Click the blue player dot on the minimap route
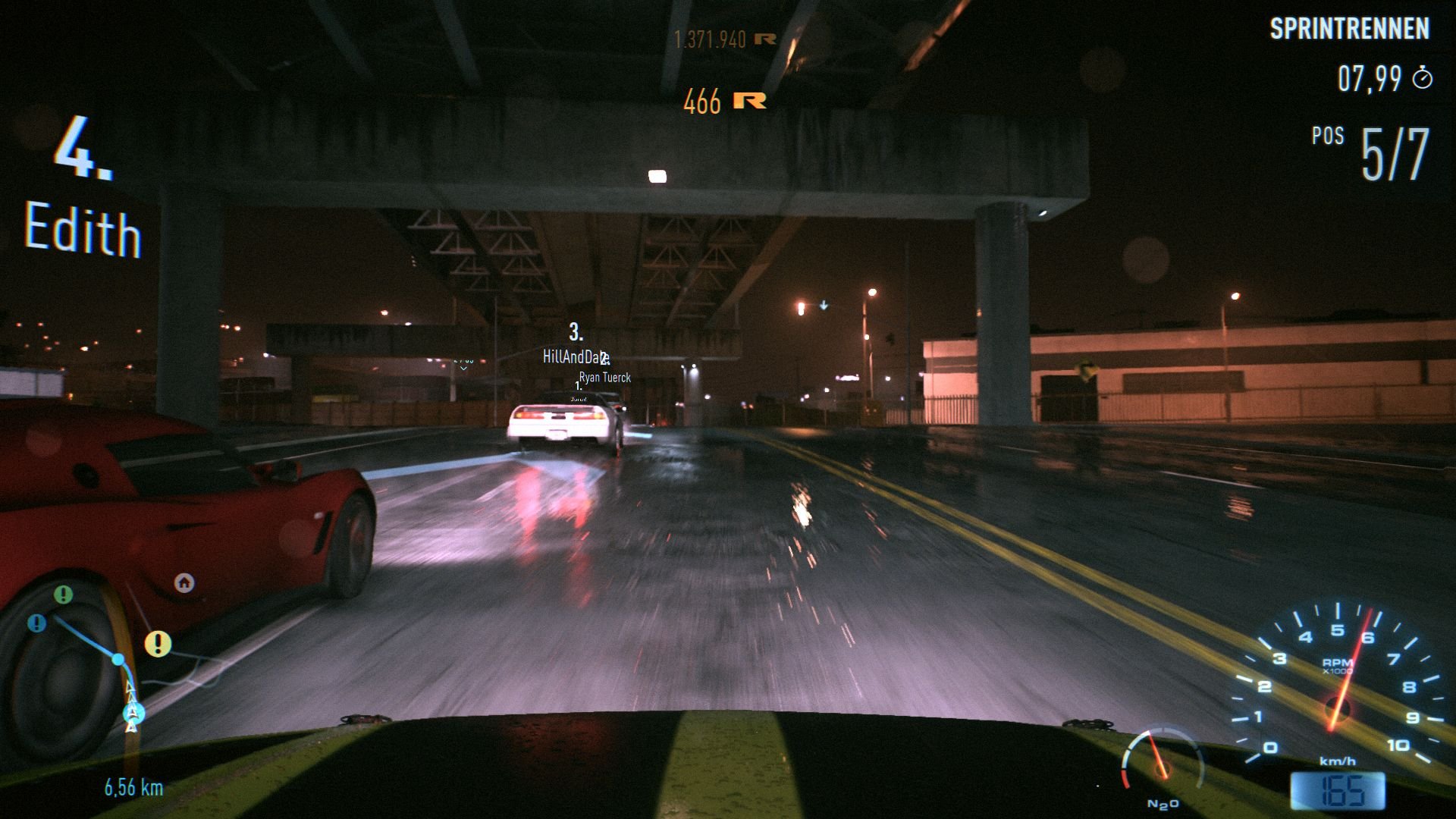Image resolution: width=1456 pixels, height=819 pixels. (118, 660)
